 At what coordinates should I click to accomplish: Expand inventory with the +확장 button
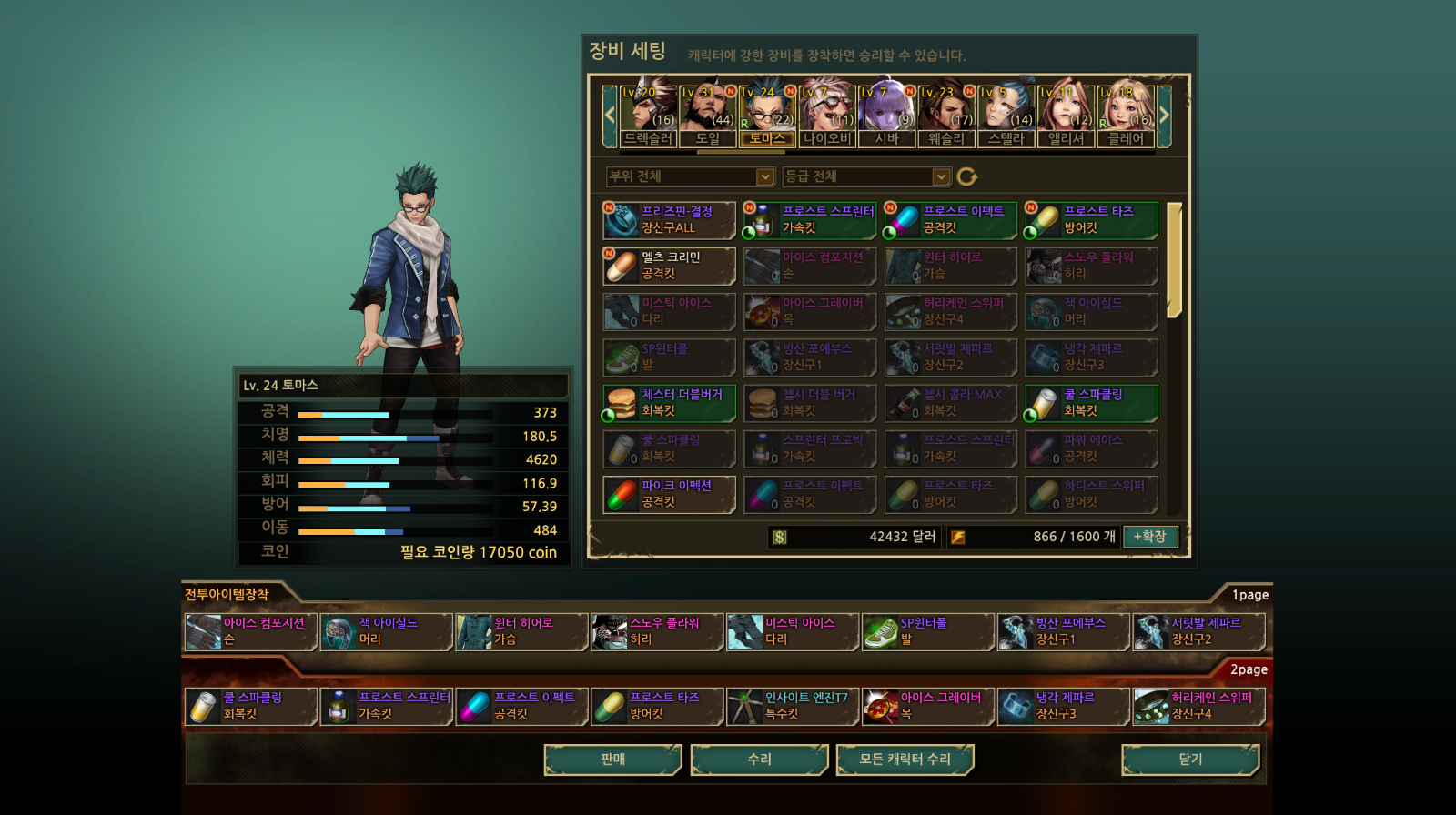(x=1150, y=537)
